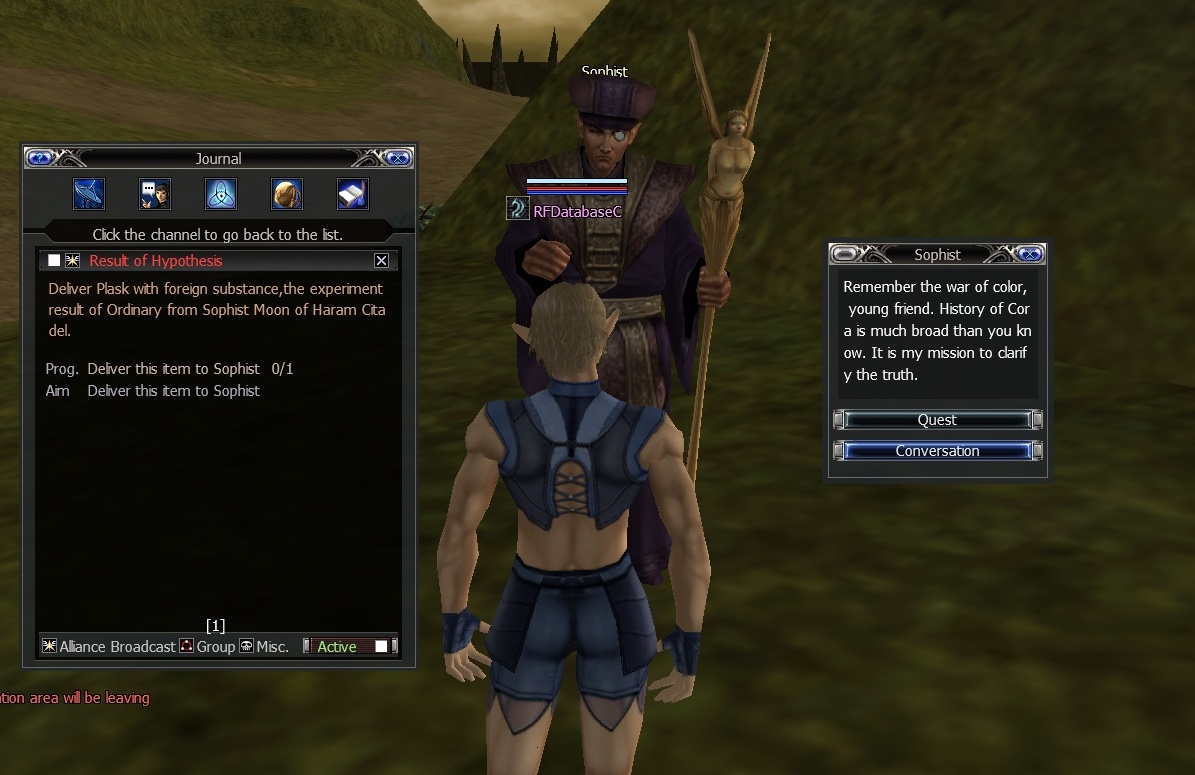Switch to the Group channel
This screenshot has height=775, width=1195.
pyautogui.click(x=207, y=647)
